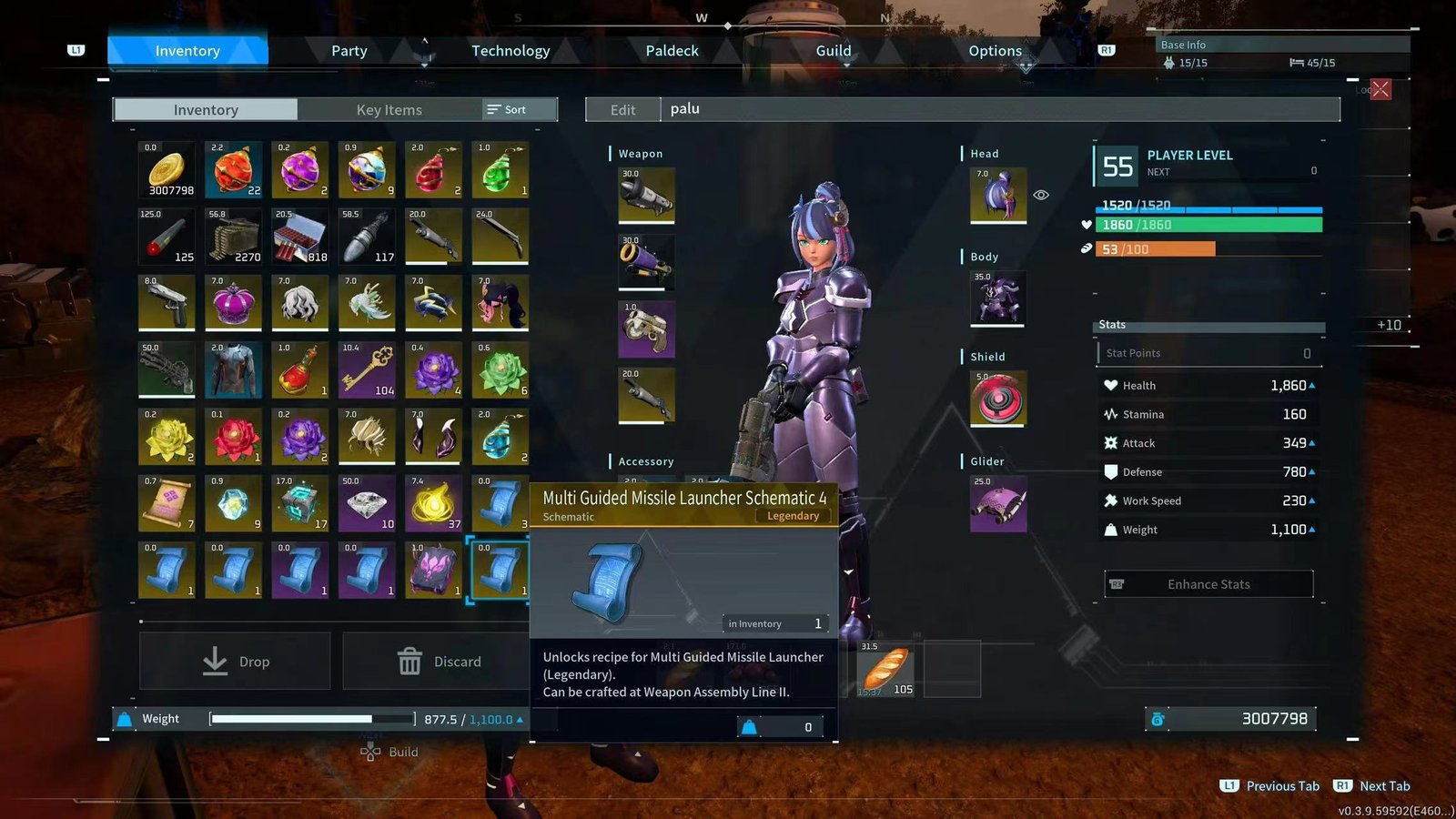Screen dimensions: 1456x819
Task: Show the Key Items list
Action: [x=389, y=110]
